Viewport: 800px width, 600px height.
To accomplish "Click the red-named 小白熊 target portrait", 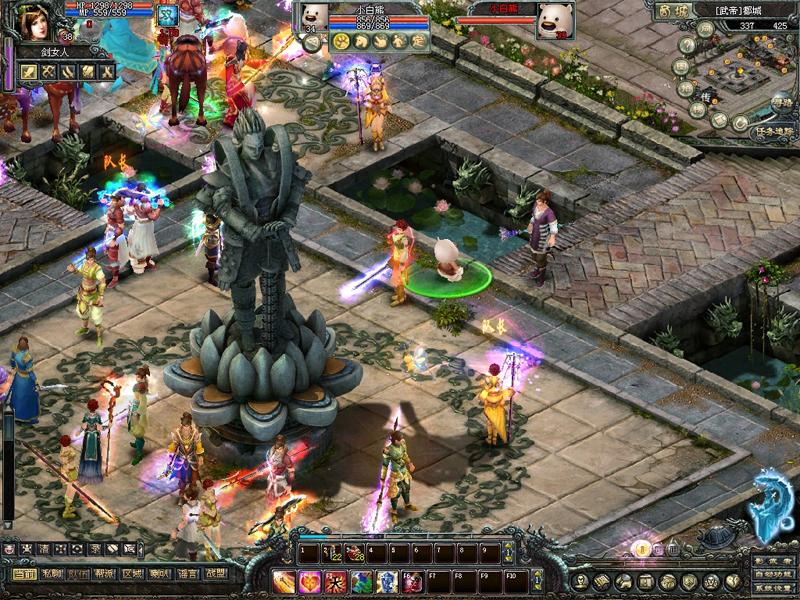I will coord(554,20).
